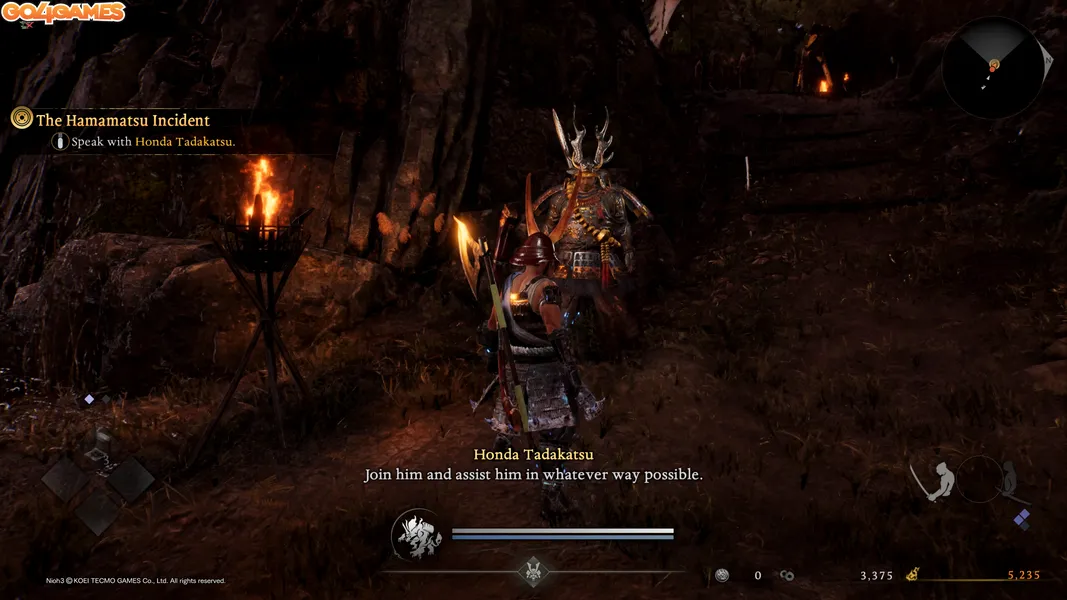The height and width of the screenshot is (600, 1067).
Task: Open the circular minimap
Action: click(993, 67)
